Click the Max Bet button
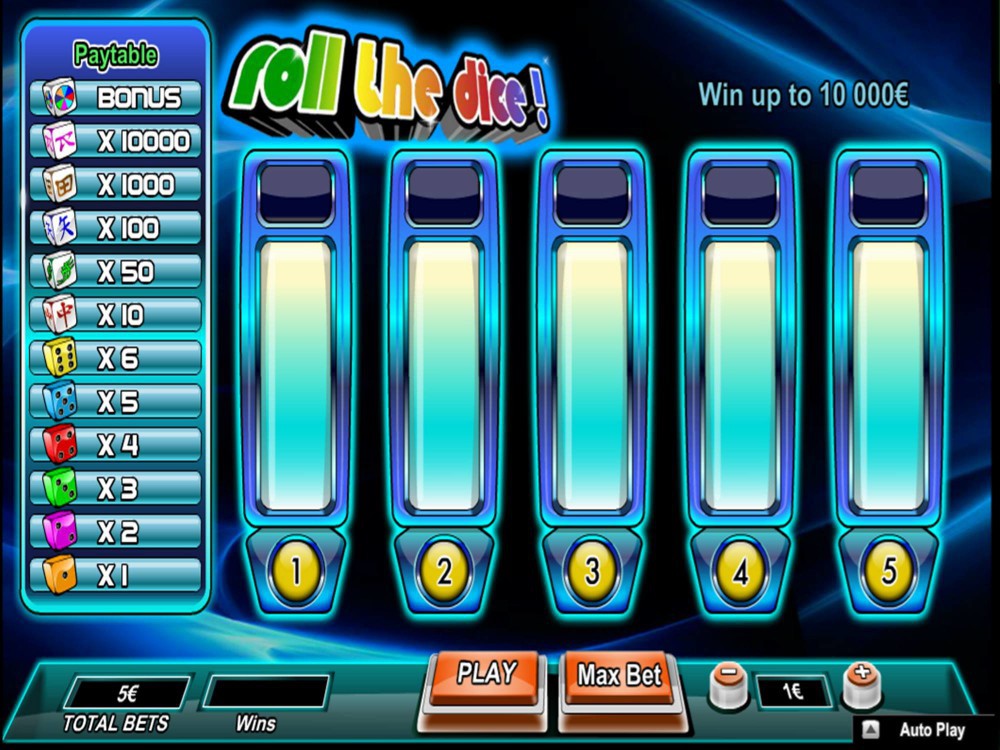The height and width of the screenshot is (750, 1000). click(620, 676)
